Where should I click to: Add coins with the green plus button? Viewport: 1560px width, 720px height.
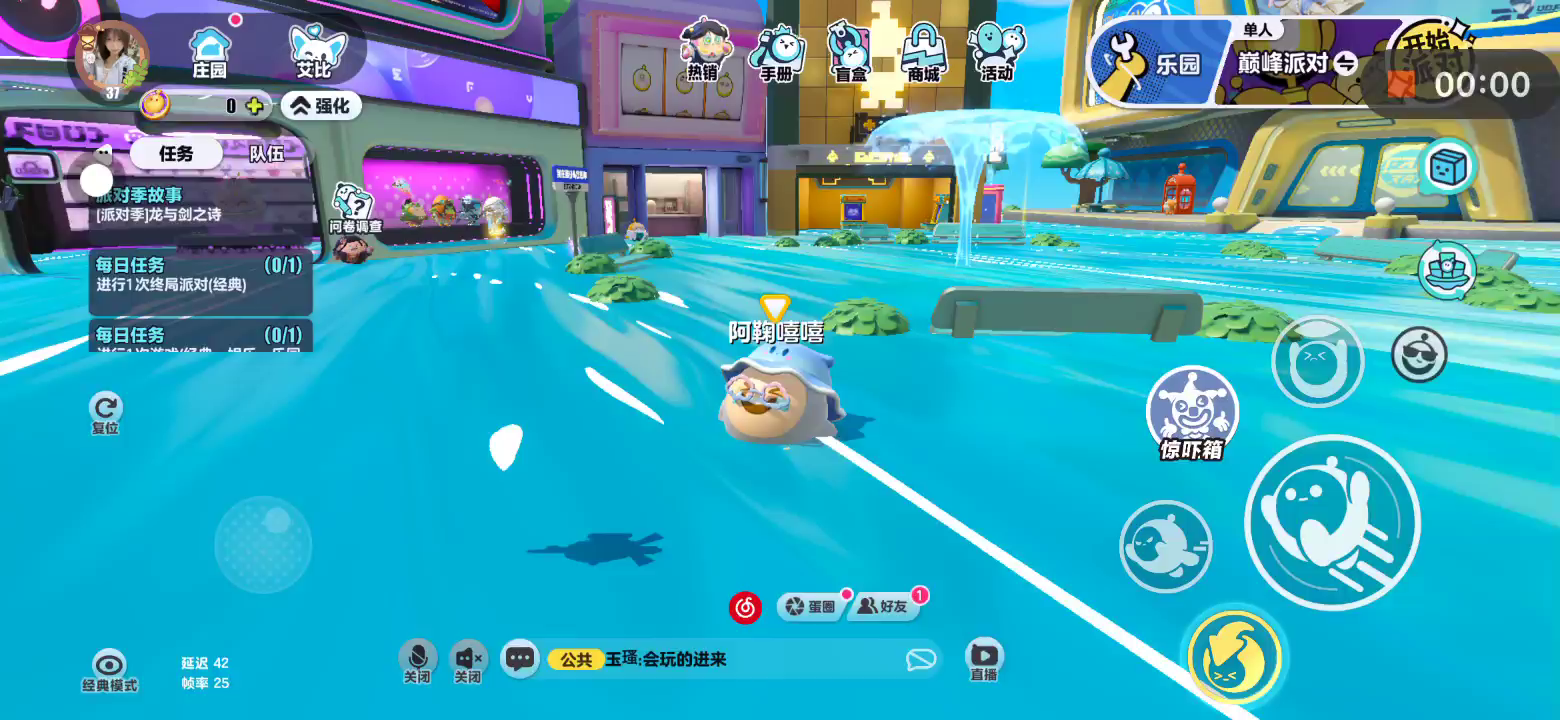click(x=256, y=105)
